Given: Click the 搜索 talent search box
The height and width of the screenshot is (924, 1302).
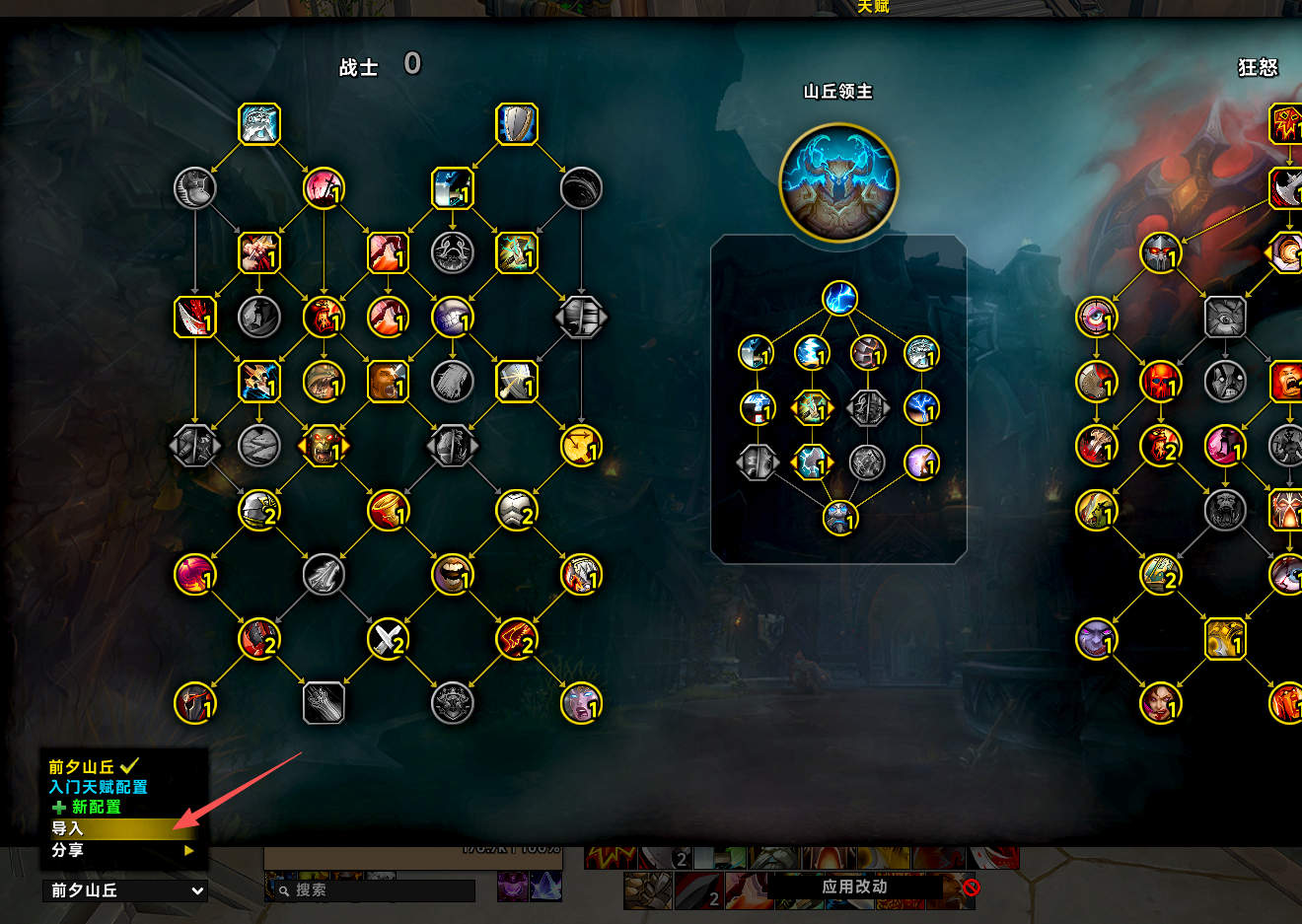Looking at the screenshot, I should point(377,890).
